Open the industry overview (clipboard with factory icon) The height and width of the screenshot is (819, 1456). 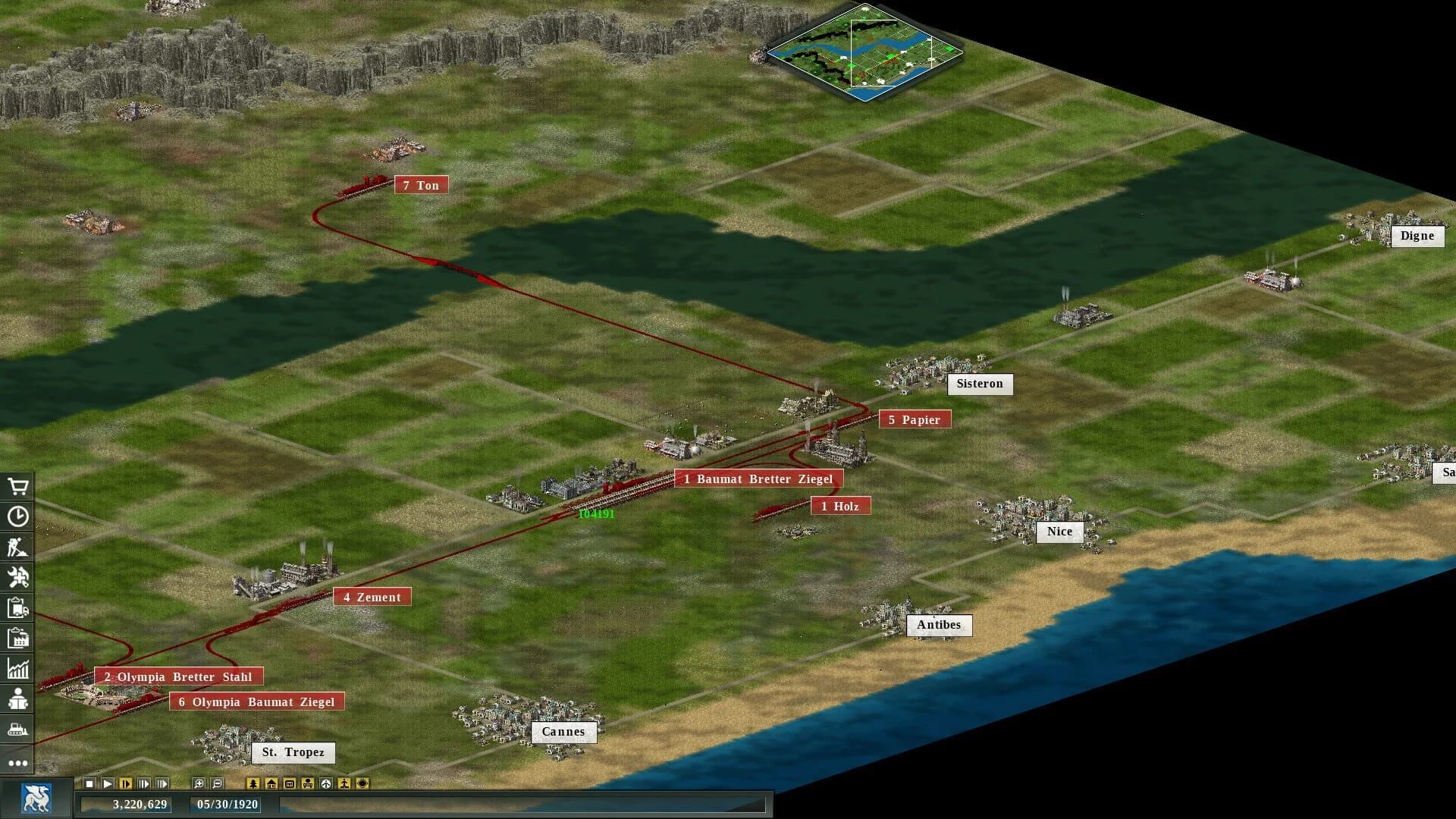pyautogui.click(x=18, y=638)
